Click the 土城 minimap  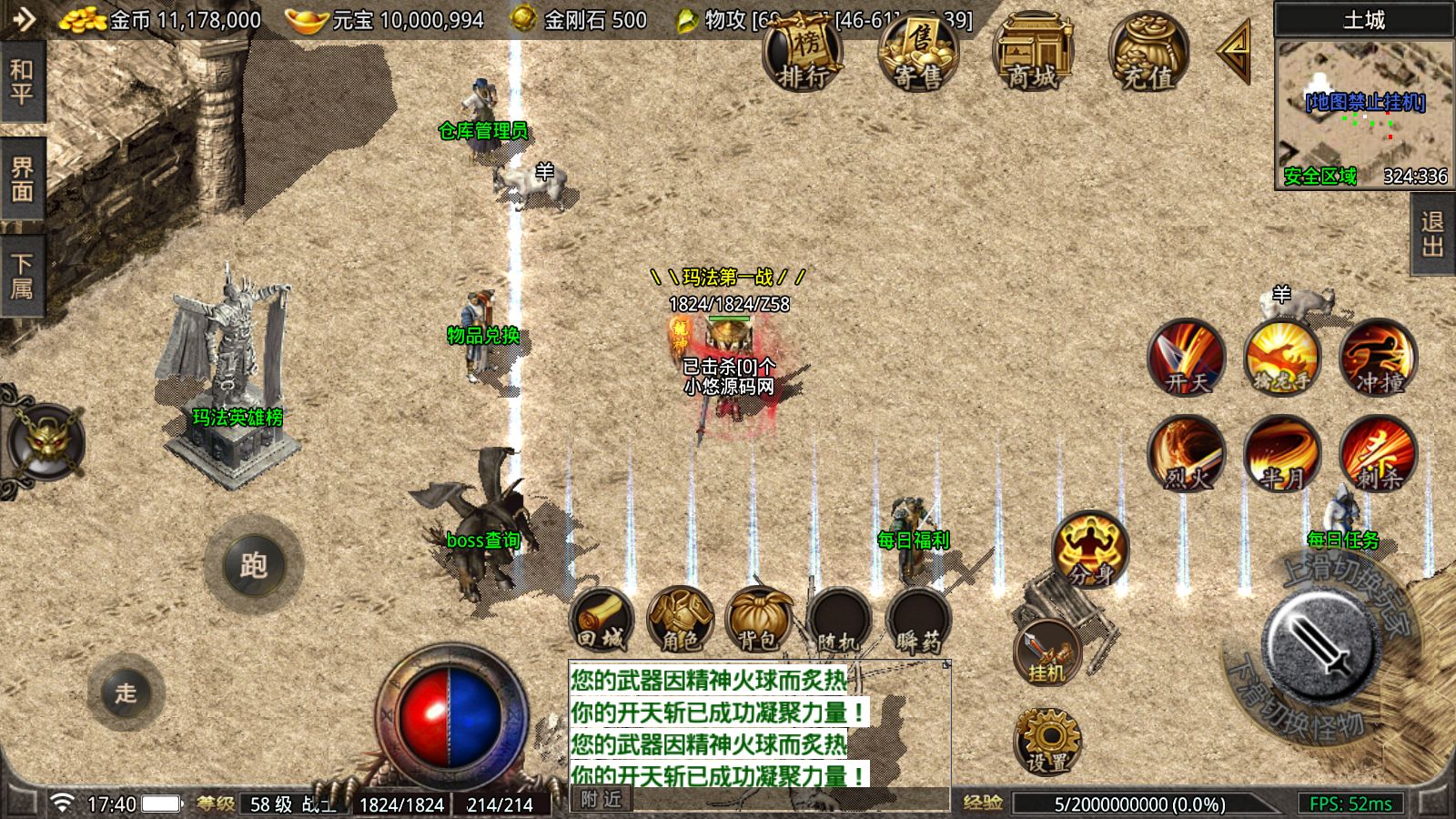1363,114
